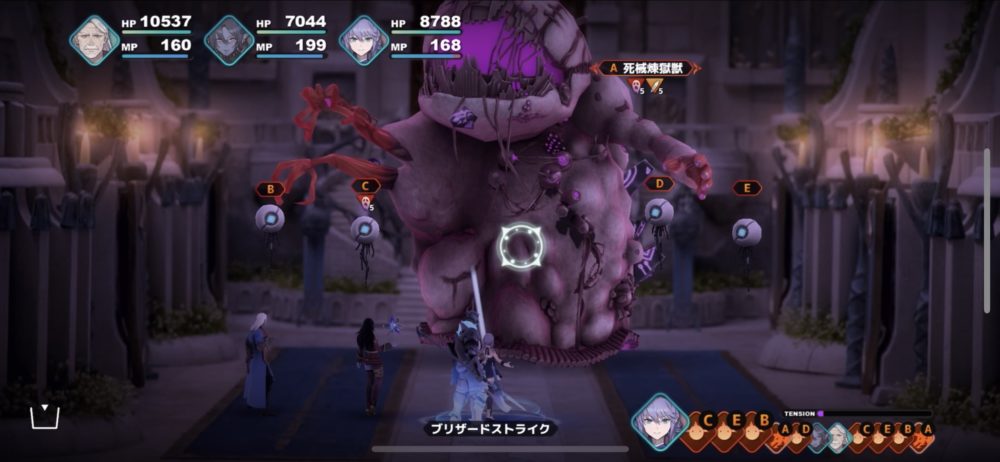
Task: Target the enemy marked E
Action: tap(746, 232)
